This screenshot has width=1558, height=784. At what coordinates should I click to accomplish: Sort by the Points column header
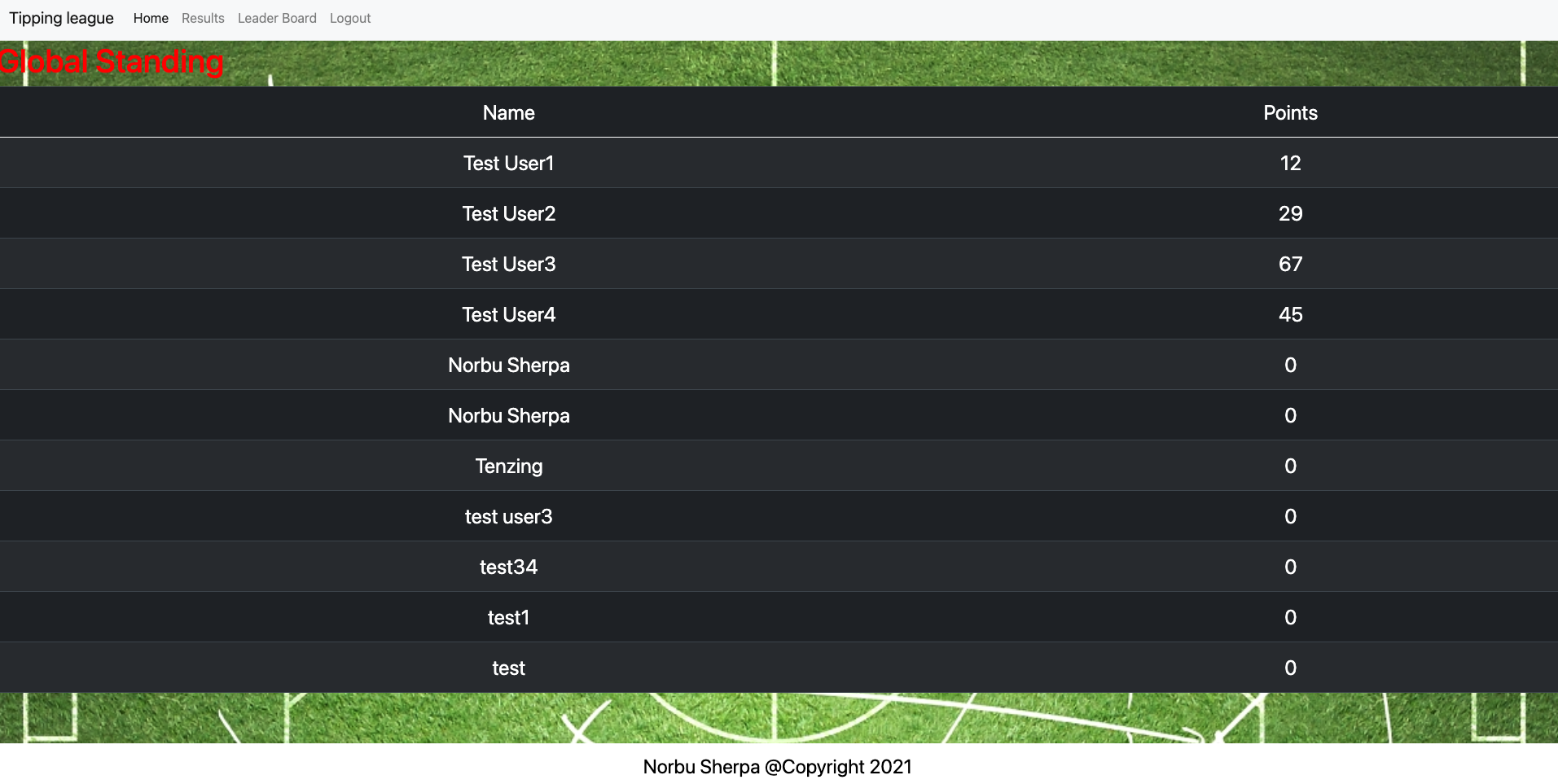(1290, 112)
